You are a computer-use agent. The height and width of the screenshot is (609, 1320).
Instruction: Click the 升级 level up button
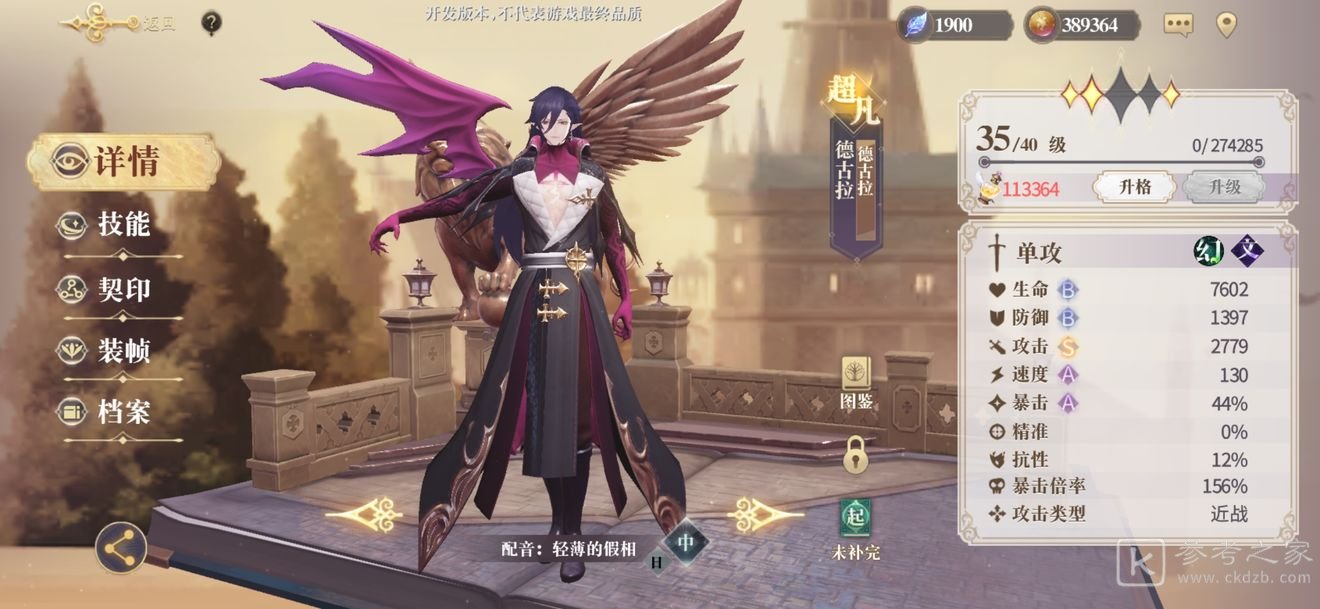1224,187
